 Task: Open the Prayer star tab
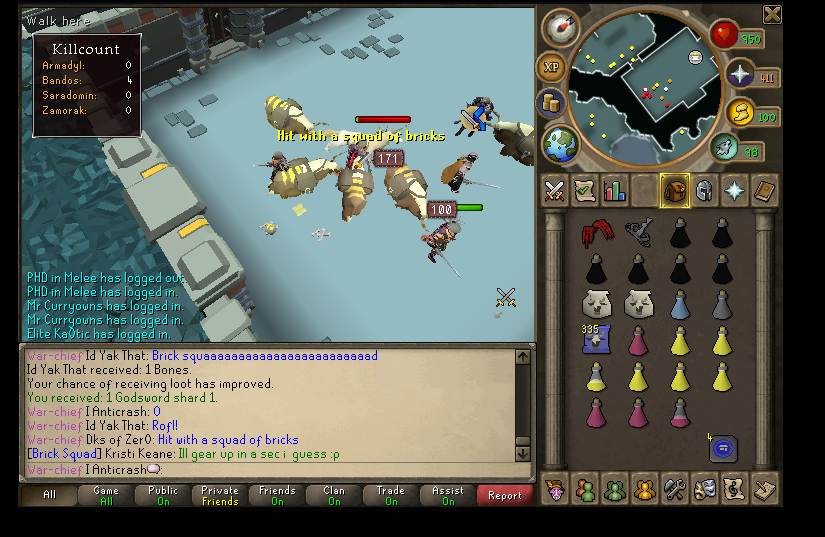tap(735, 190)
